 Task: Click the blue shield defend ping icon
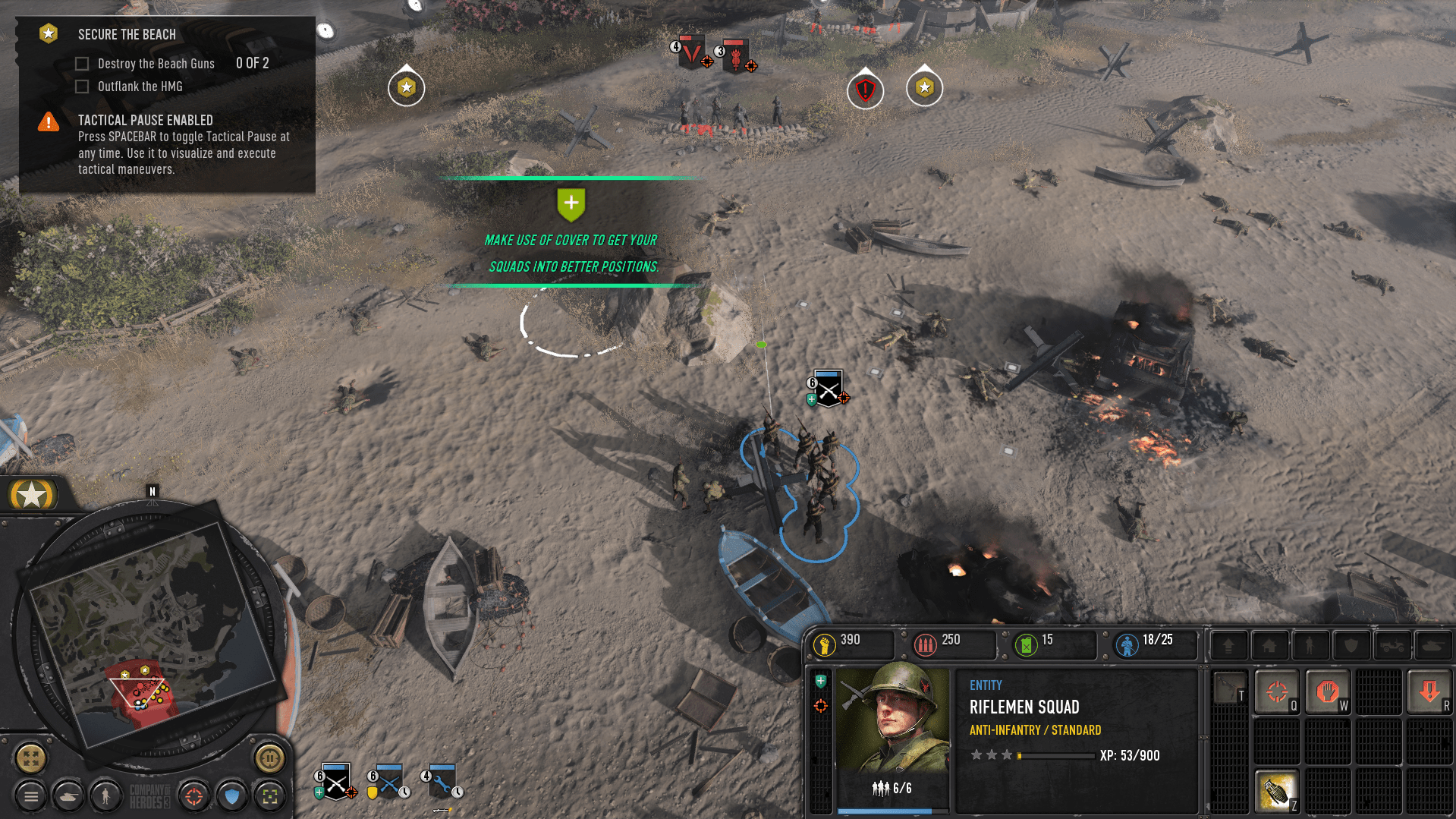pyautogui.click(x=232, y=796)
